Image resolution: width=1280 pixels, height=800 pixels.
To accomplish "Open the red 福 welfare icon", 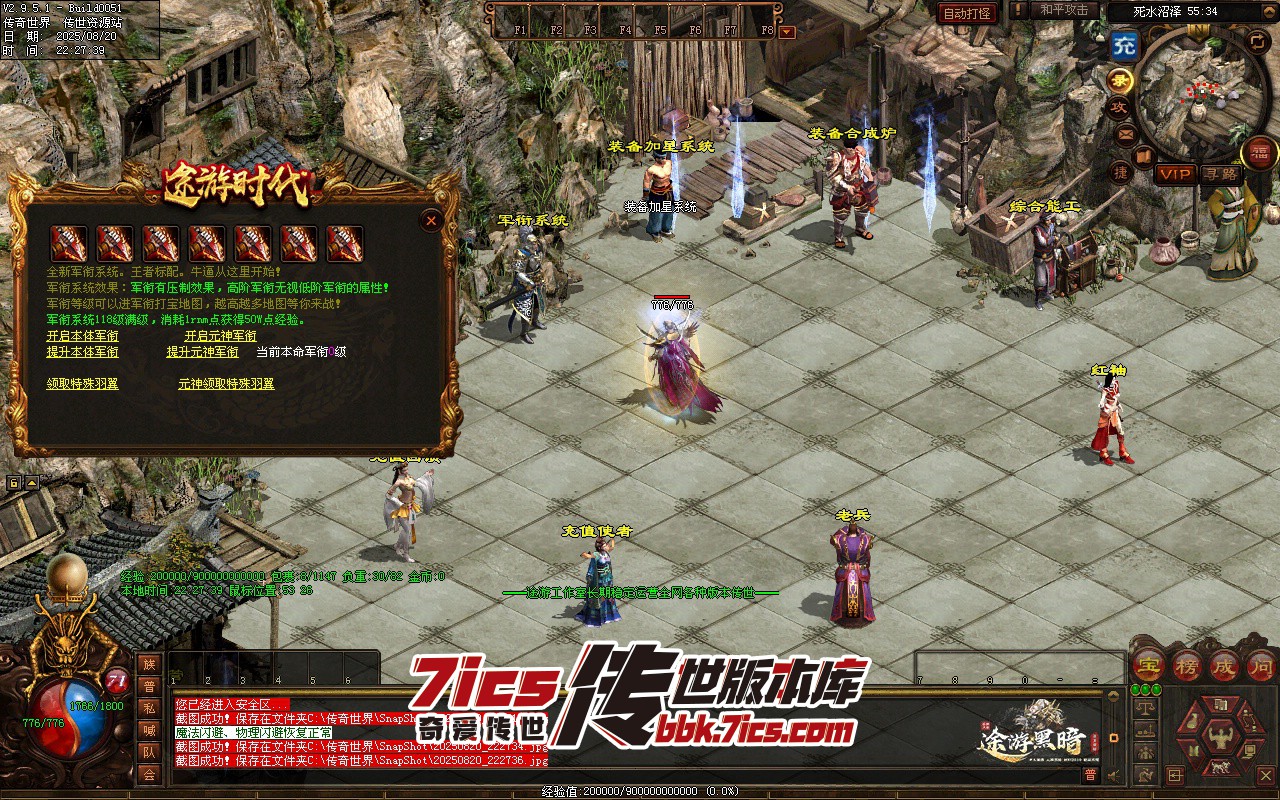I will tap(1258, 153).
